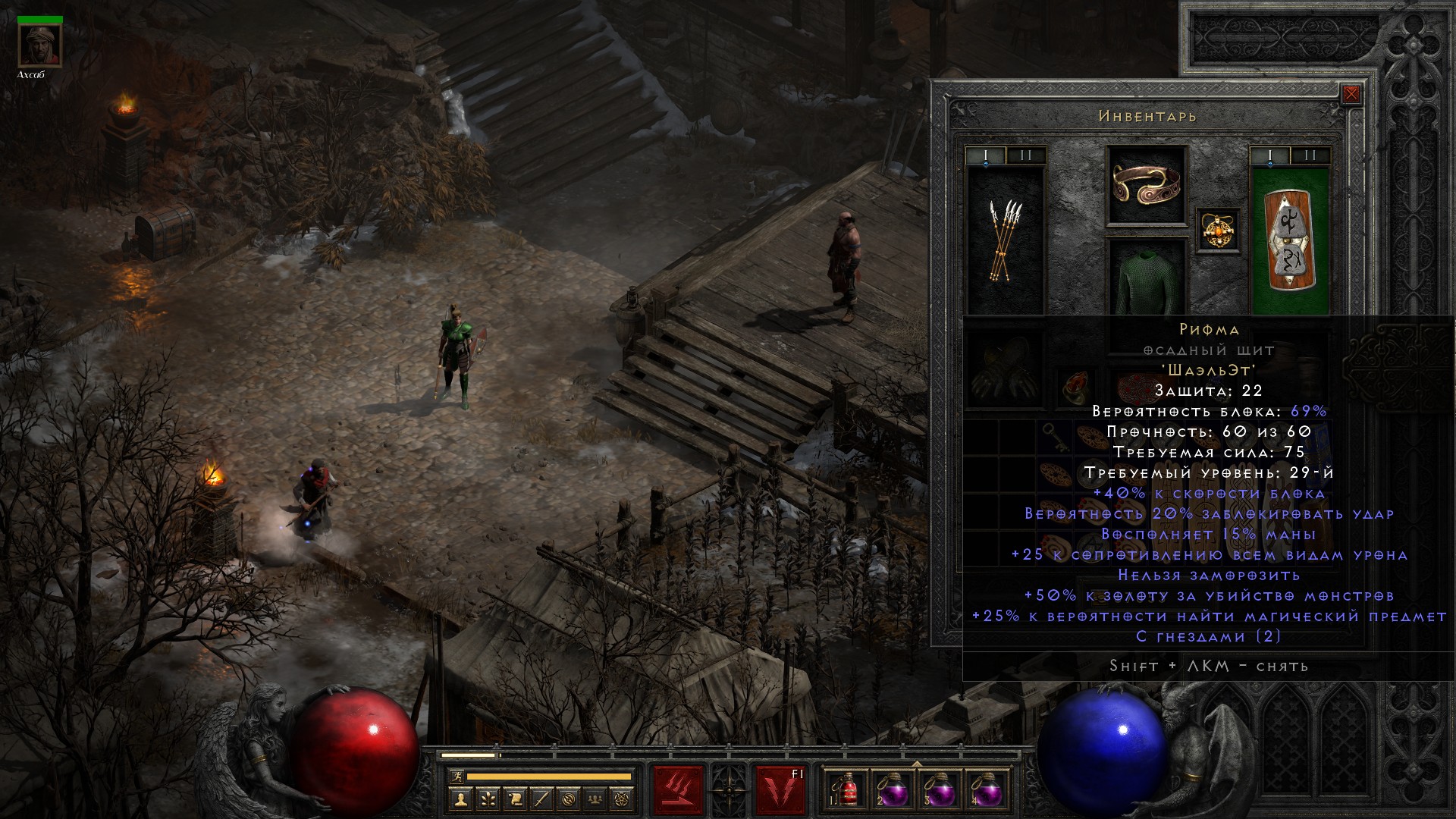1456x819 pixels.
Task: Choose the left-click red skill icon
Action: coord(679,789)
